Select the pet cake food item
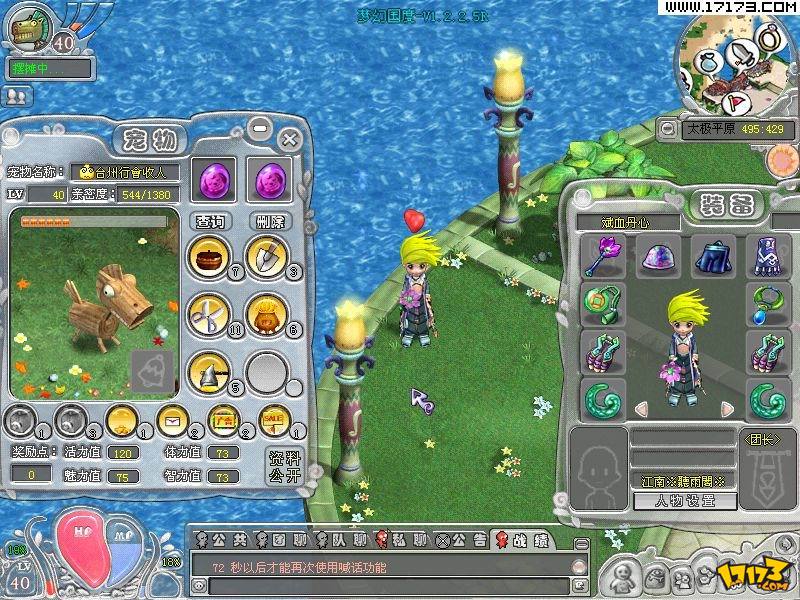 [209, 257]
